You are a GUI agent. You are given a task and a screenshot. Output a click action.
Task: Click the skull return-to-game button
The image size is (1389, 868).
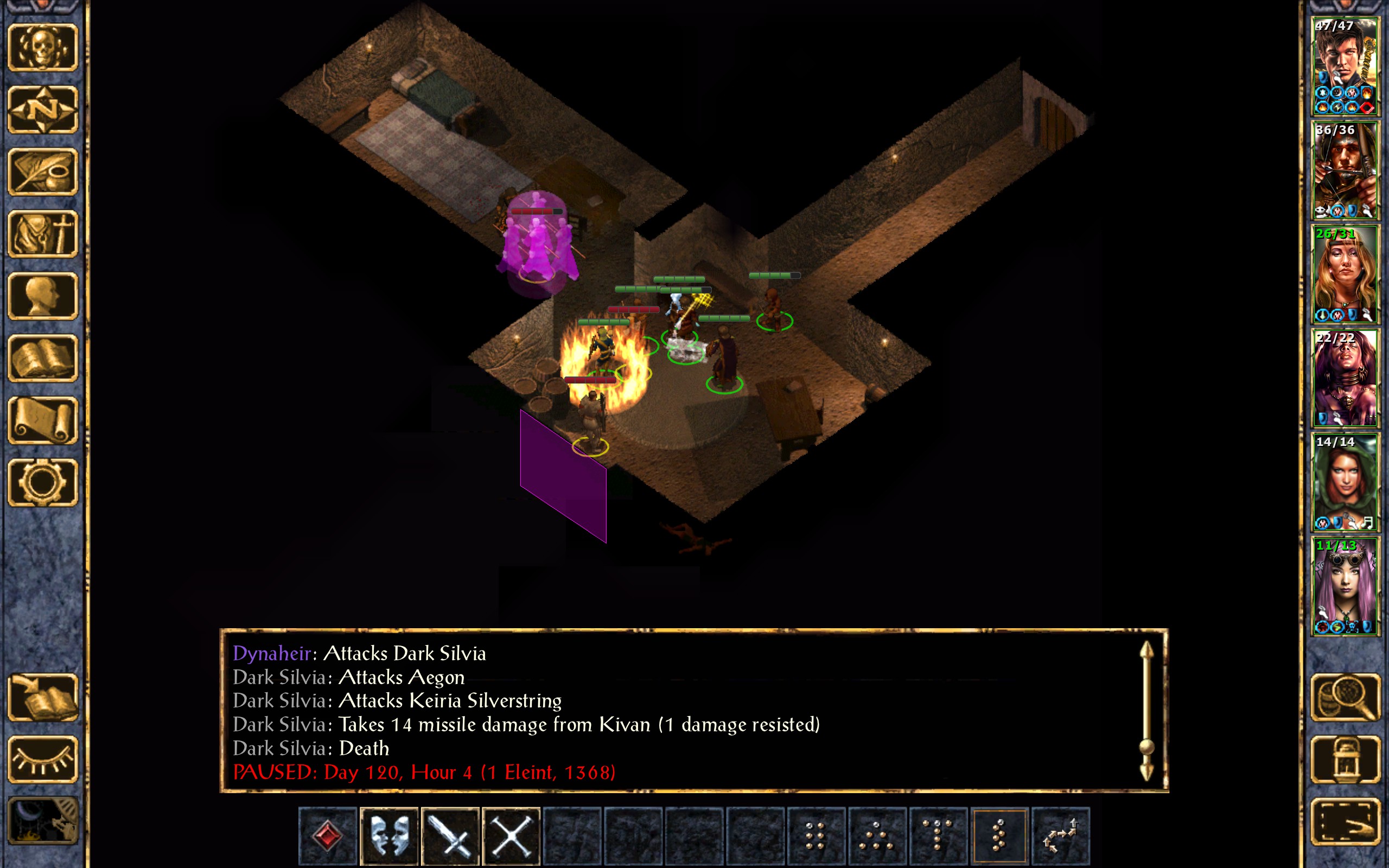[x=42, y=48]
